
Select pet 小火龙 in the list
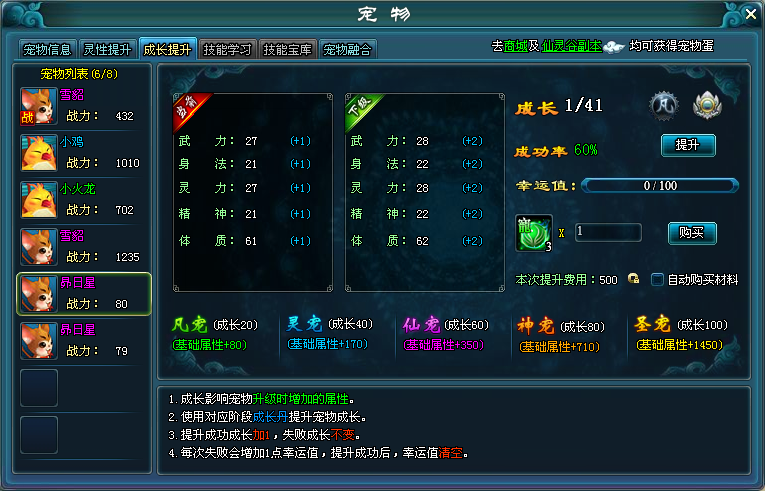coord(84,199)
